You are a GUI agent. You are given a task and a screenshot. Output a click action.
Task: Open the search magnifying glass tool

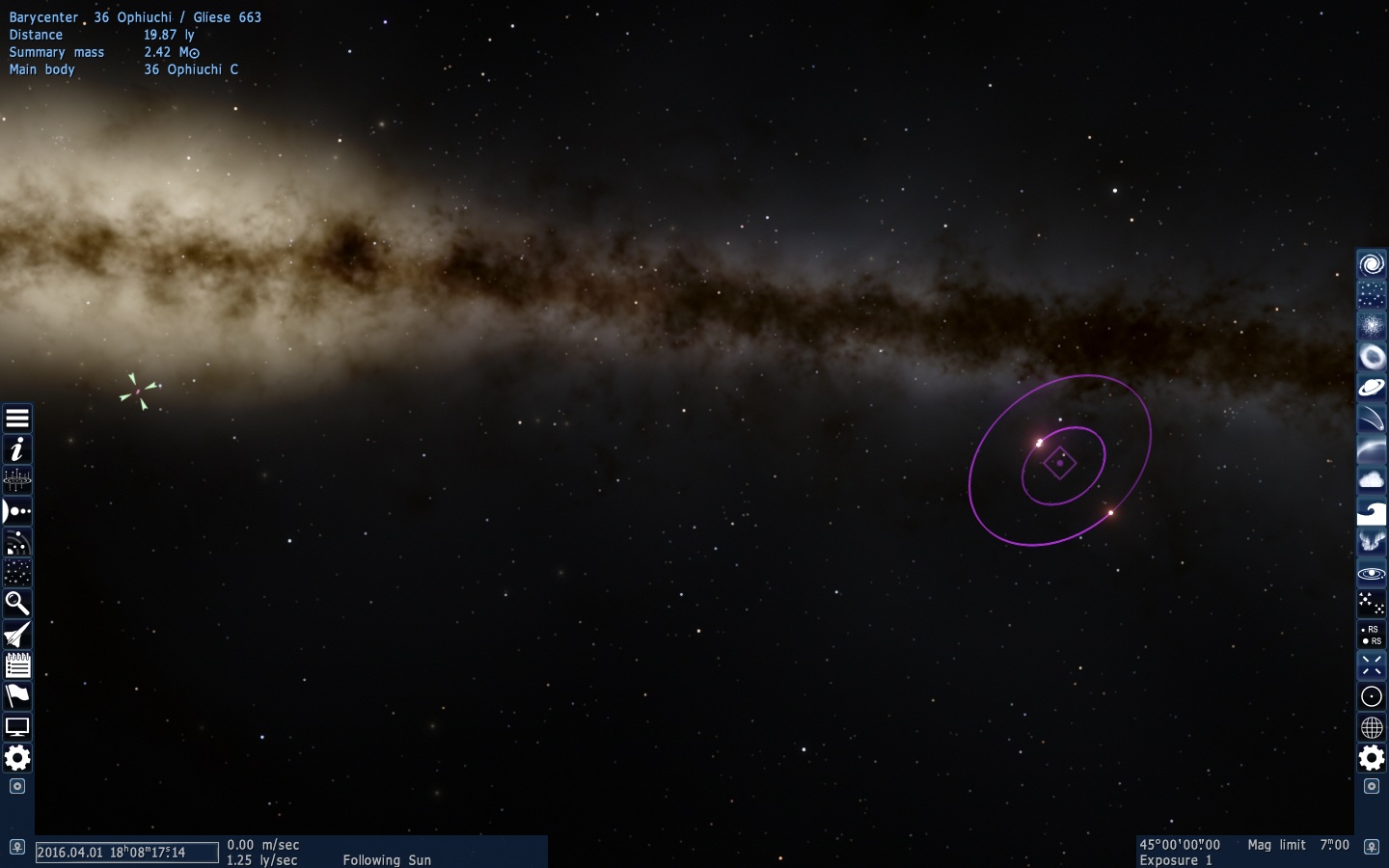click(17, 604)
